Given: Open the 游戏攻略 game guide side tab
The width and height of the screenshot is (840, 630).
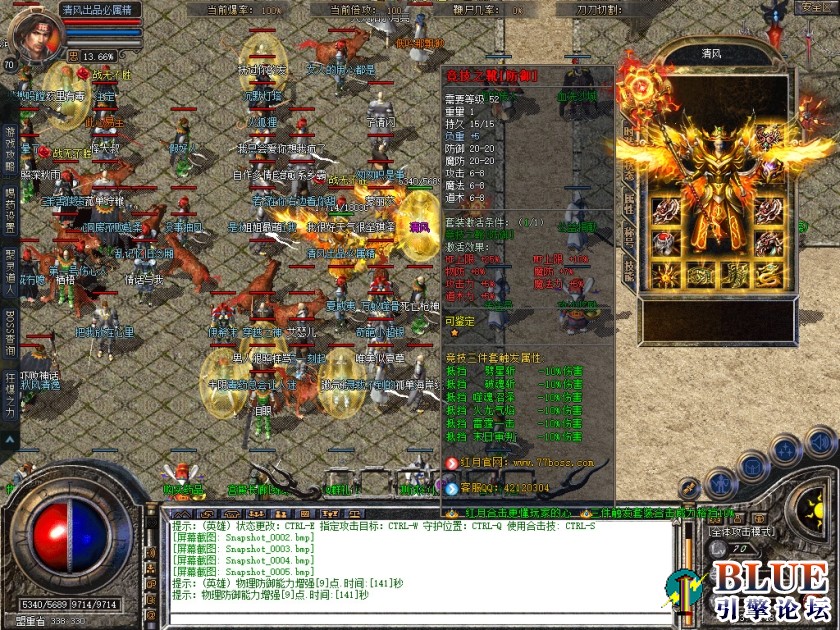Looking at the screenshot, I should [11, 138].
